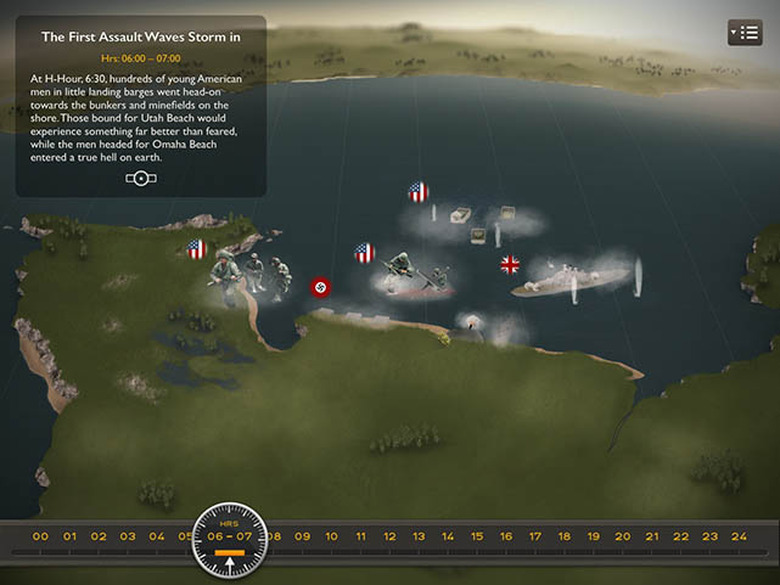Jump to hour 24 on the timeline

[x=739, y=537]
